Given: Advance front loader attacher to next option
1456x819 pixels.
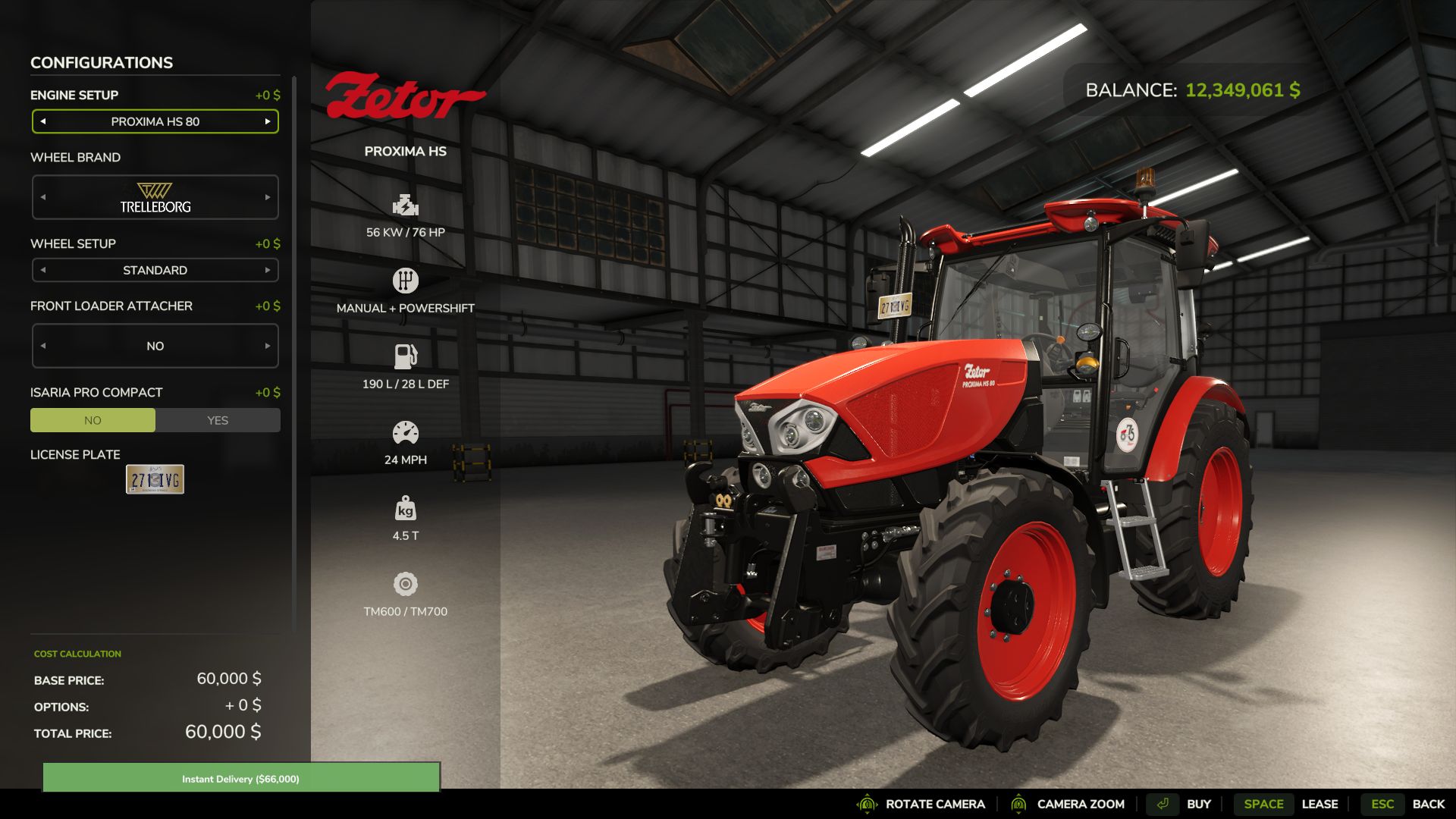Looking at the screenshot, I should tap(268, 346).
